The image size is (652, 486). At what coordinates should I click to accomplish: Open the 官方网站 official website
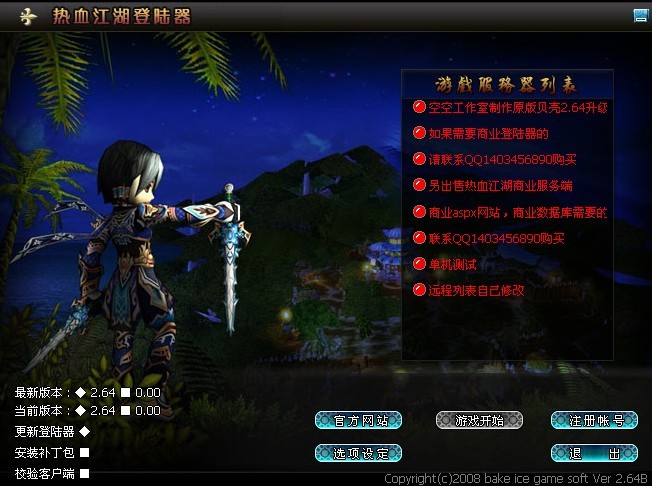(358, 420)
